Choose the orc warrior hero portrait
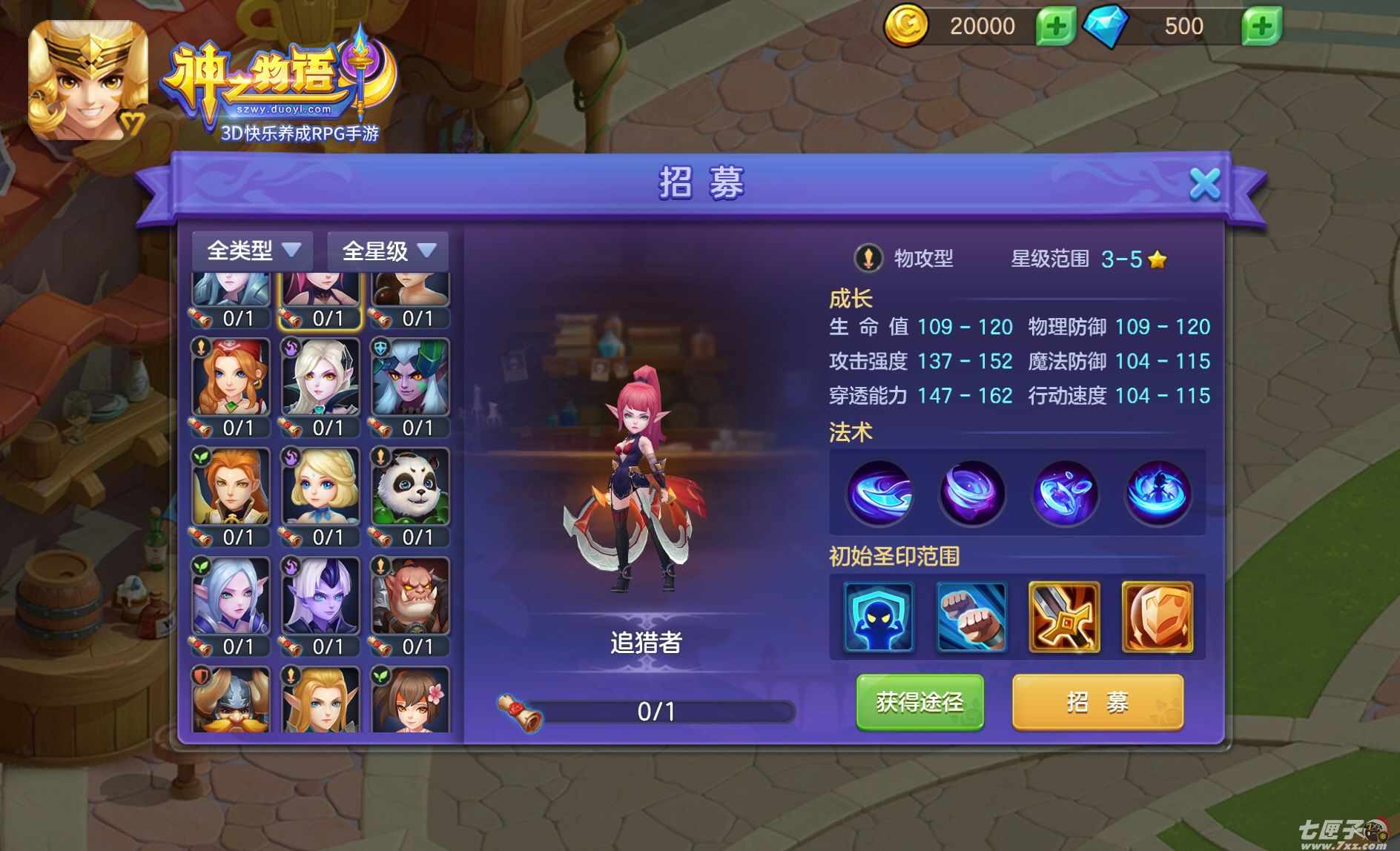Viewport: 1400px width, 851px height. pyautogui.click(x=410, y=597)
